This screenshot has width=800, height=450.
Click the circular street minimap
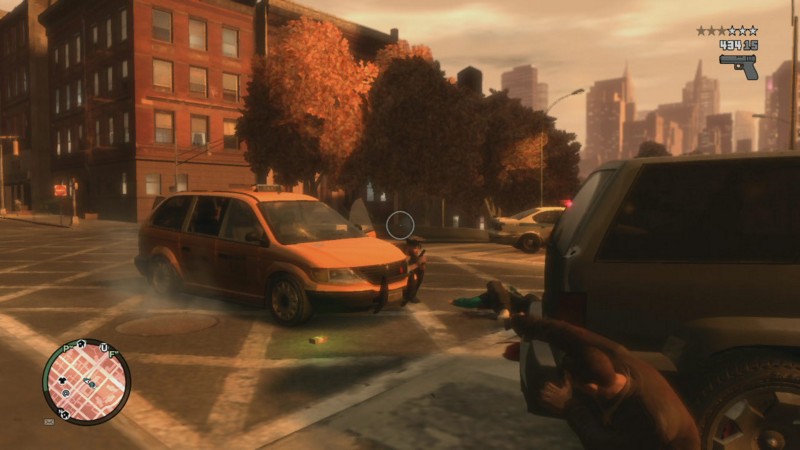tap(86, 382)
